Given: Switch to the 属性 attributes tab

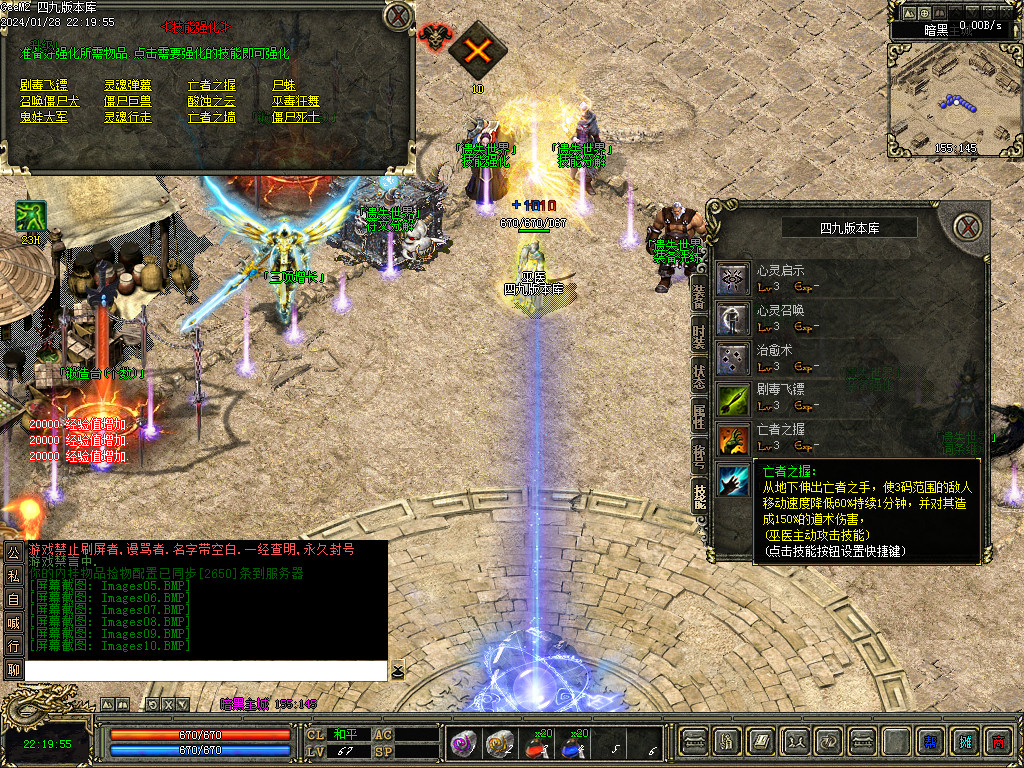Looking at the screenshot, I should click(x=700, y=416).
